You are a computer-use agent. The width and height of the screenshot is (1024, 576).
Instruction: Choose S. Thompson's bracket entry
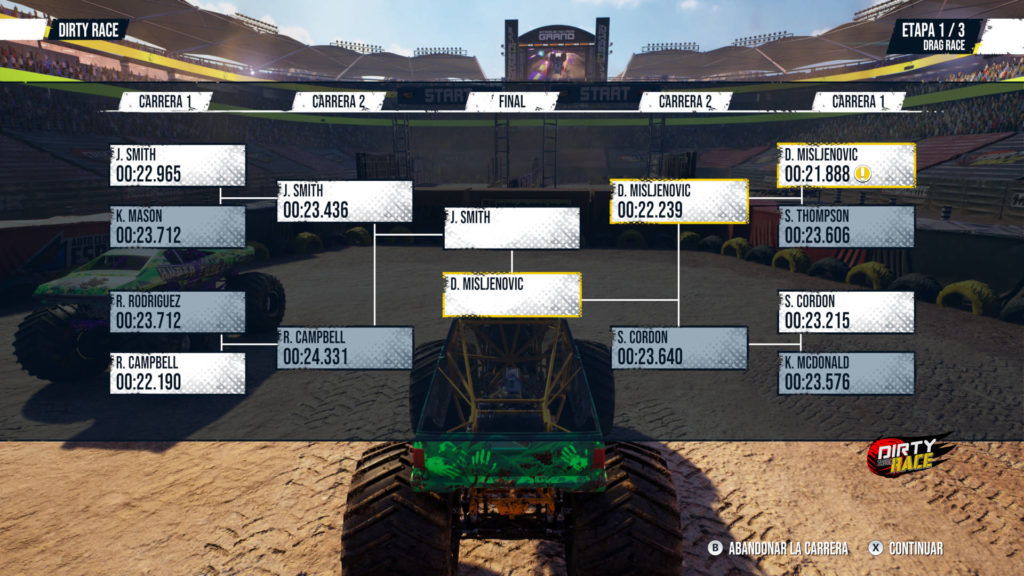tap(846, 227)
